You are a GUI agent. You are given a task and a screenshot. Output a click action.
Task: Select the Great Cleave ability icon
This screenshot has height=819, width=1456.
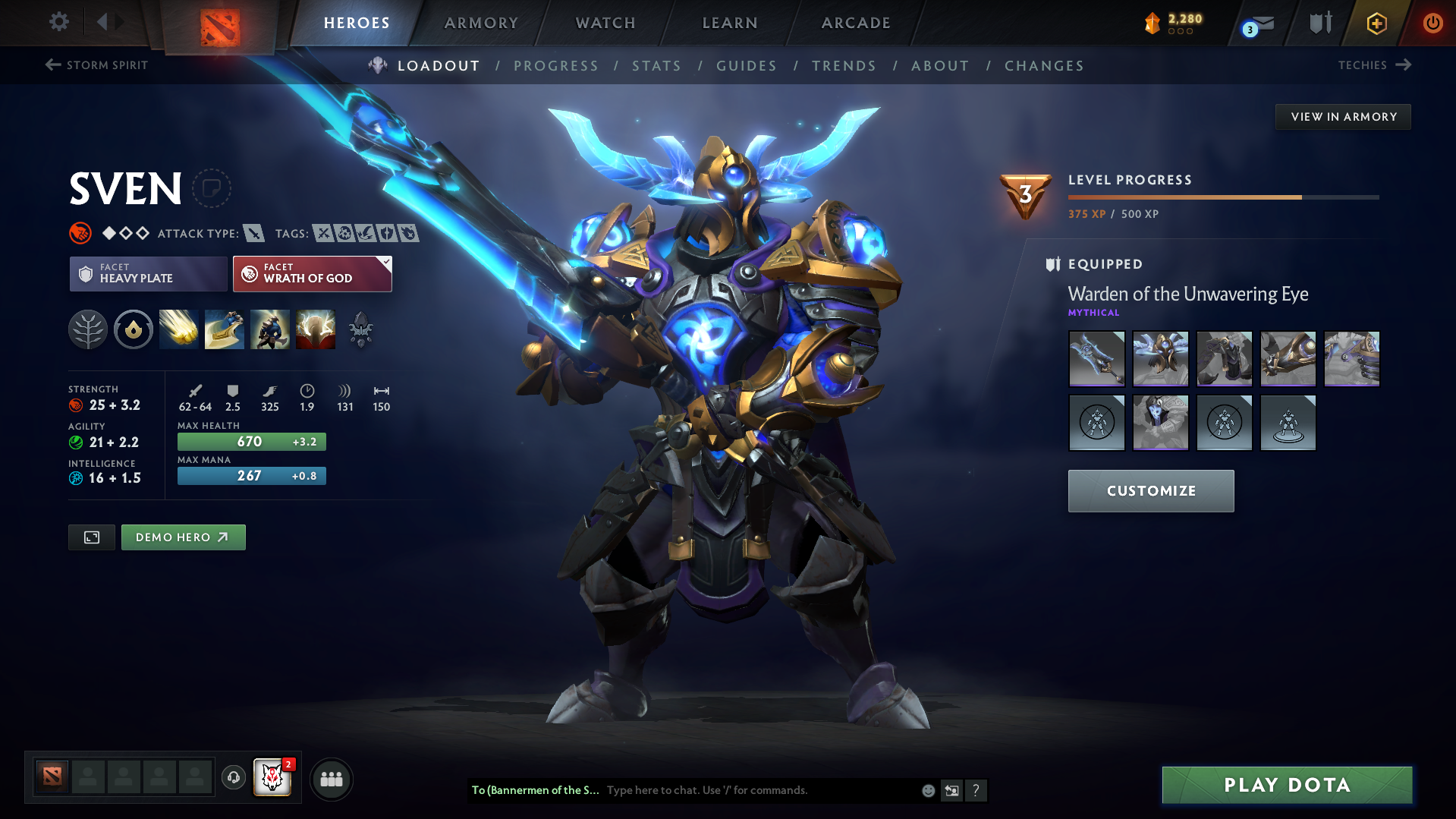pos(224,329)
